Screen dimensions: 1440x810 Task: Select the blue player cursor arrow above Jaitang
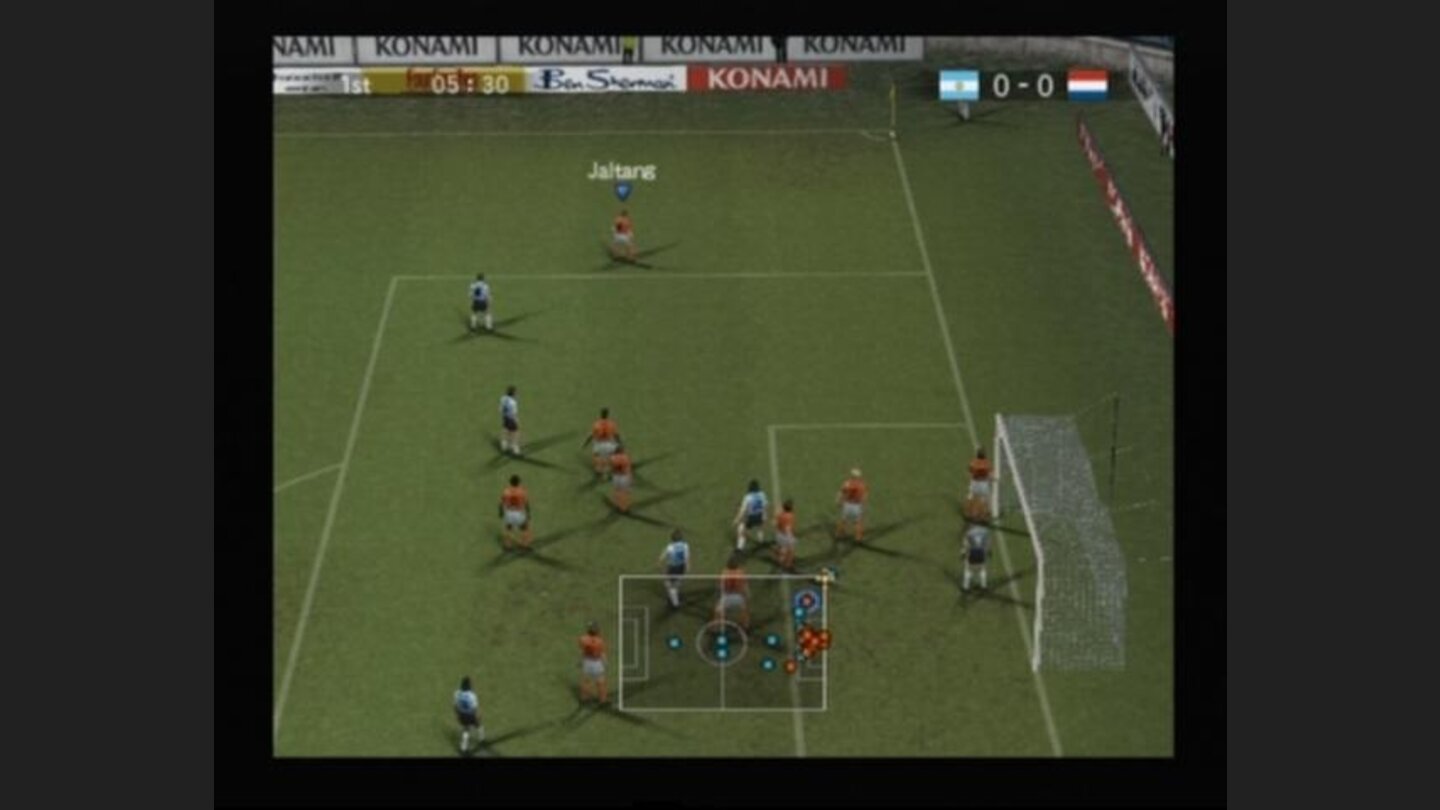click(x=622, y=190)
